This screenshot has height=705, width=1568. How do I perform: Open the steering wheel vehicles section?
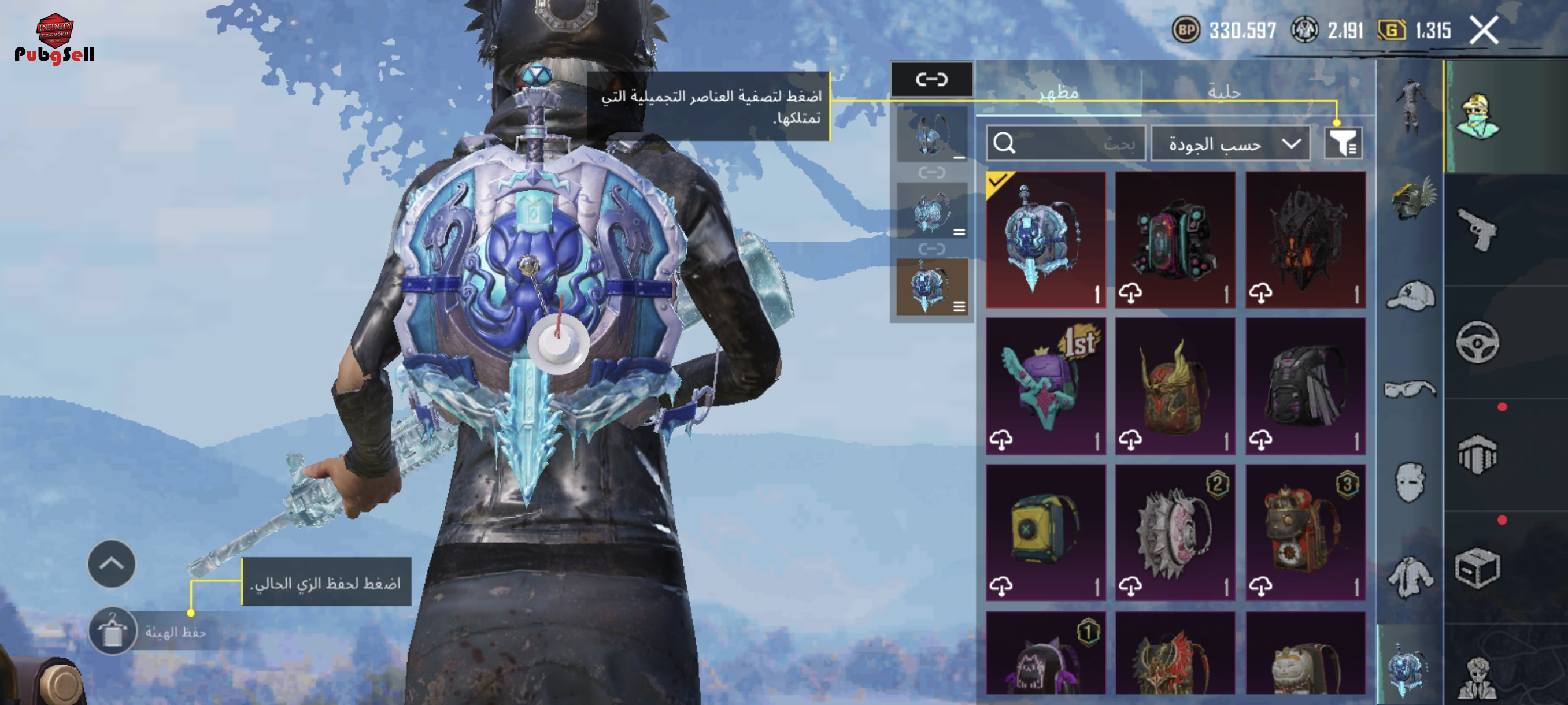[1478, 342]
